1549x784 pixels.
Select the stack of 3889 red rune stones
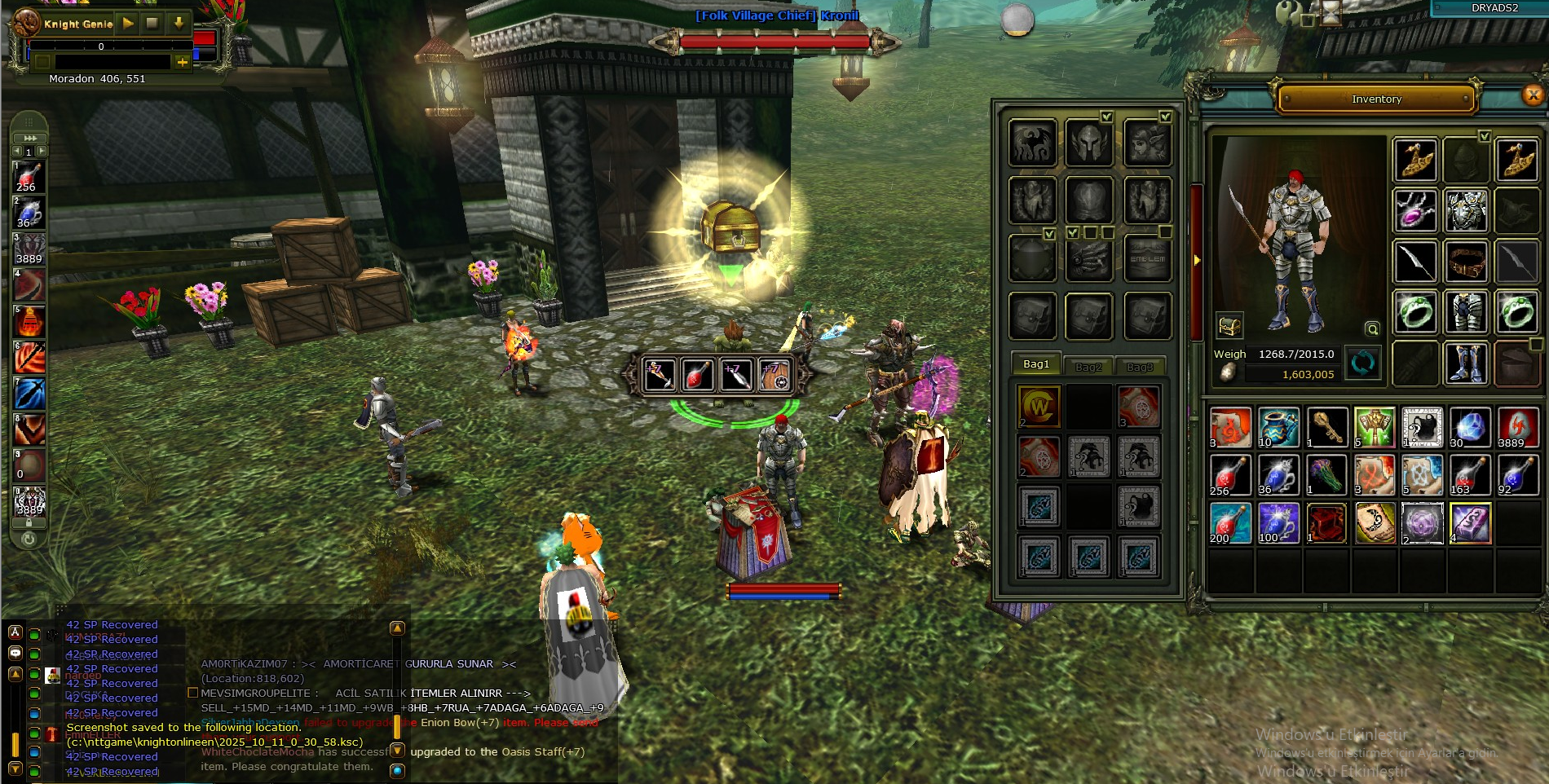coord(1516,427)
